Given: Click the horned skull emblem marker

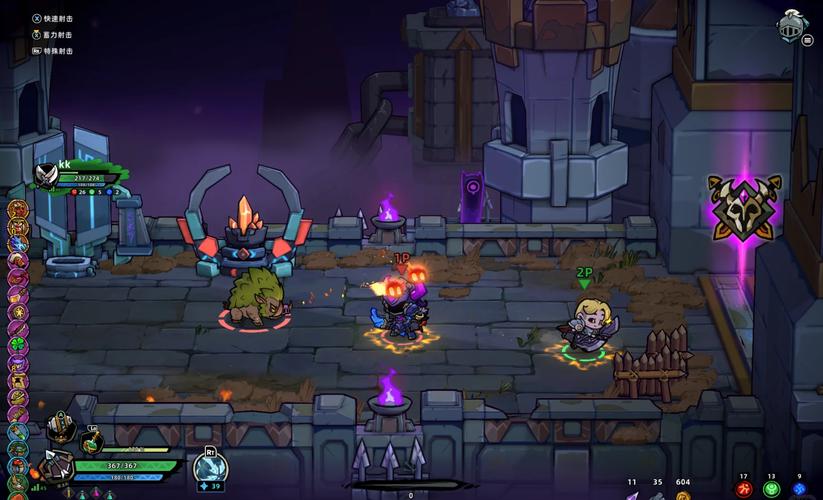Looking at the screenshot, I should [x=744, y=206].
